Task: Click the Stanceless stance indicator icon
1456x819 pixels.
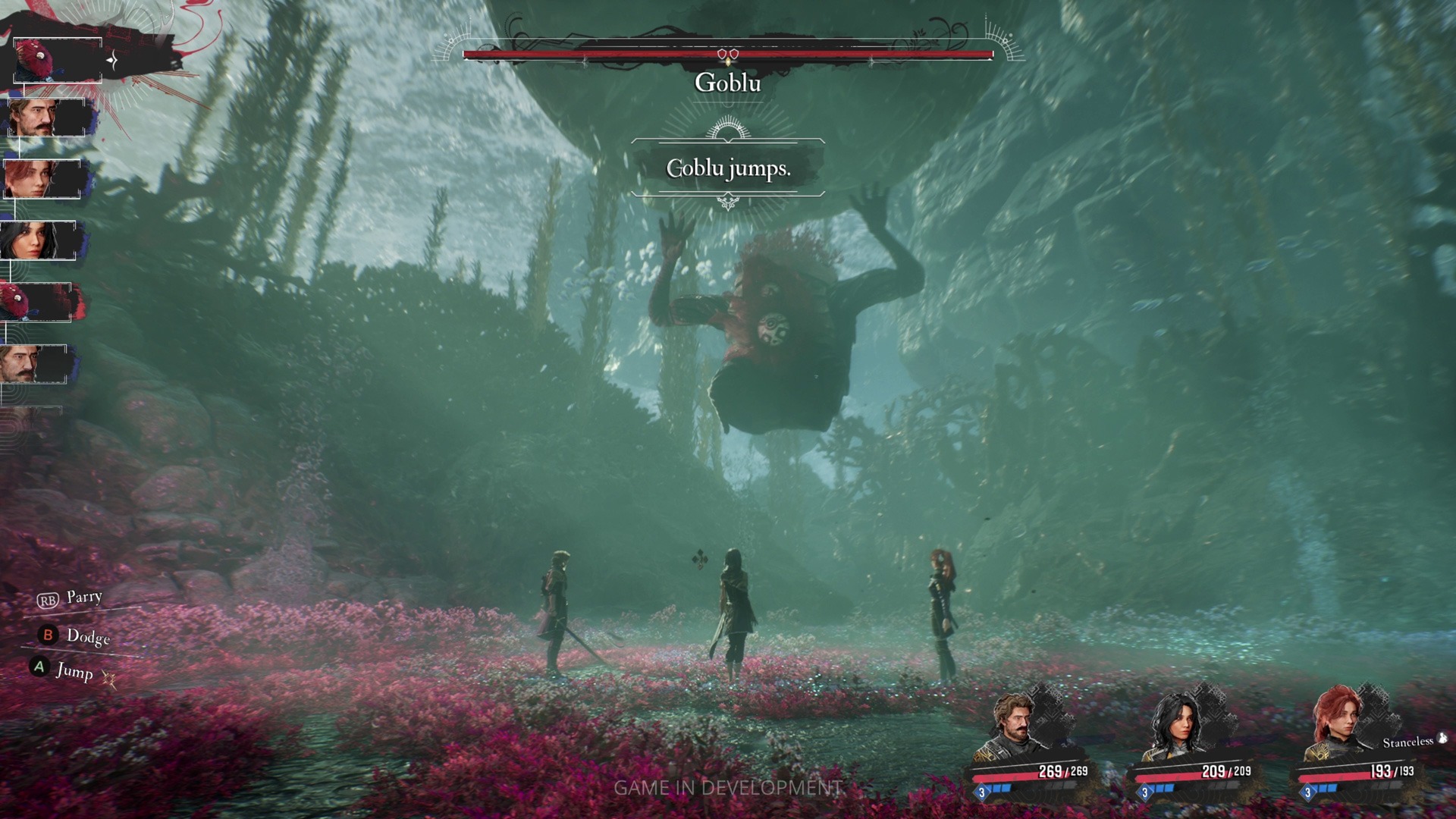Action: [x=1442, y=738]
